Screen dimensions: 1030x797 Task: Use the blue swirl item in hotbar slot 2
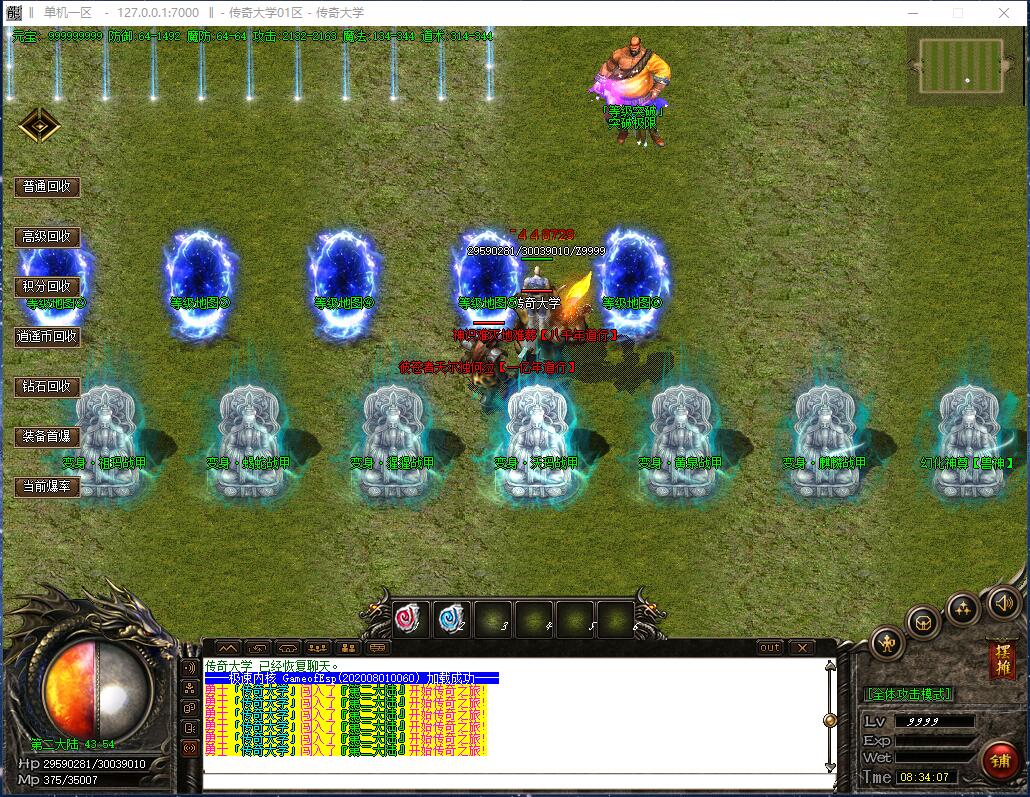(x=452, y=619)
